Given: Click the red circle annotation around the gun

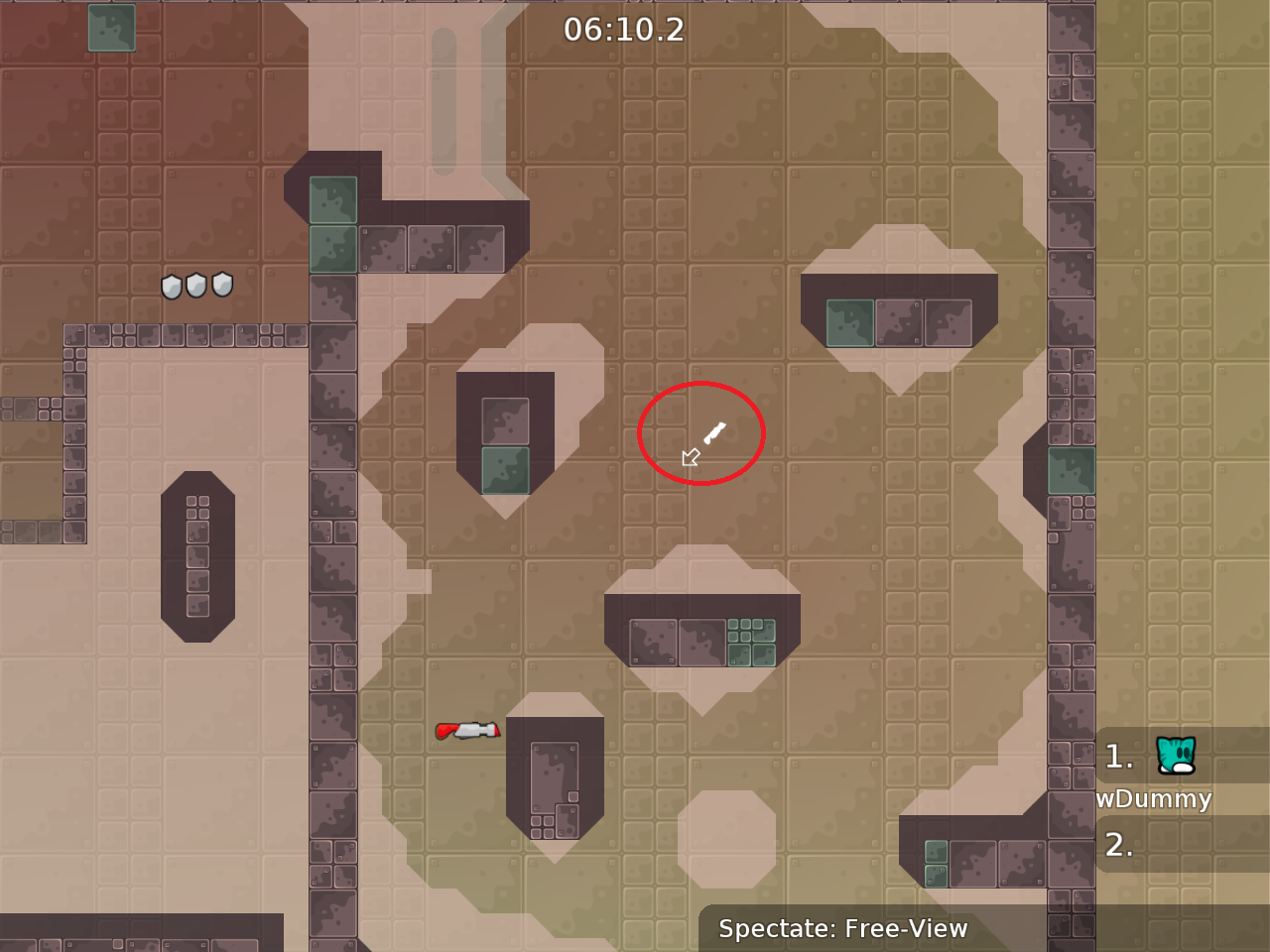Looking at the screenshot, I should click(701, 433).
